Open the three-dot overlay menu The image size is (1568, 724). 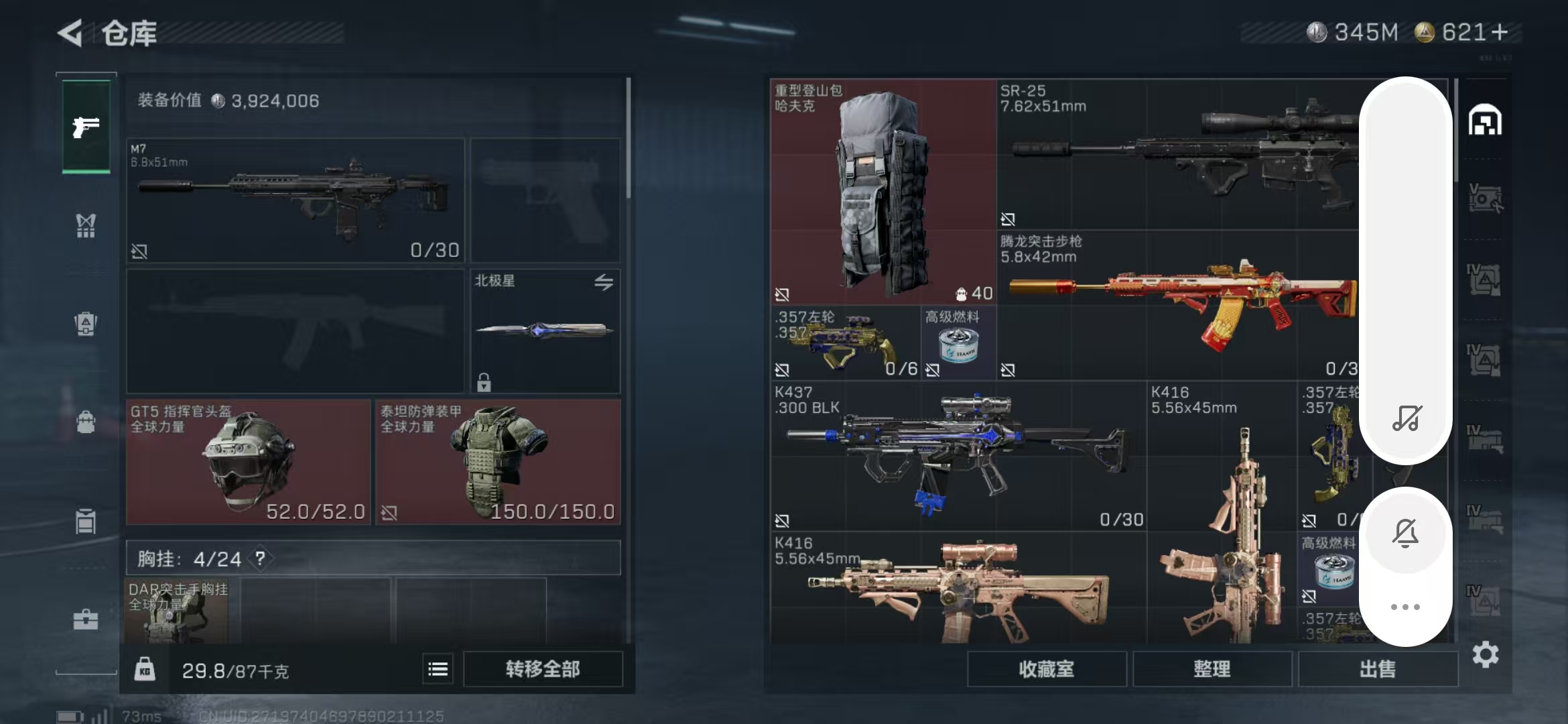tap(1405, 607)
